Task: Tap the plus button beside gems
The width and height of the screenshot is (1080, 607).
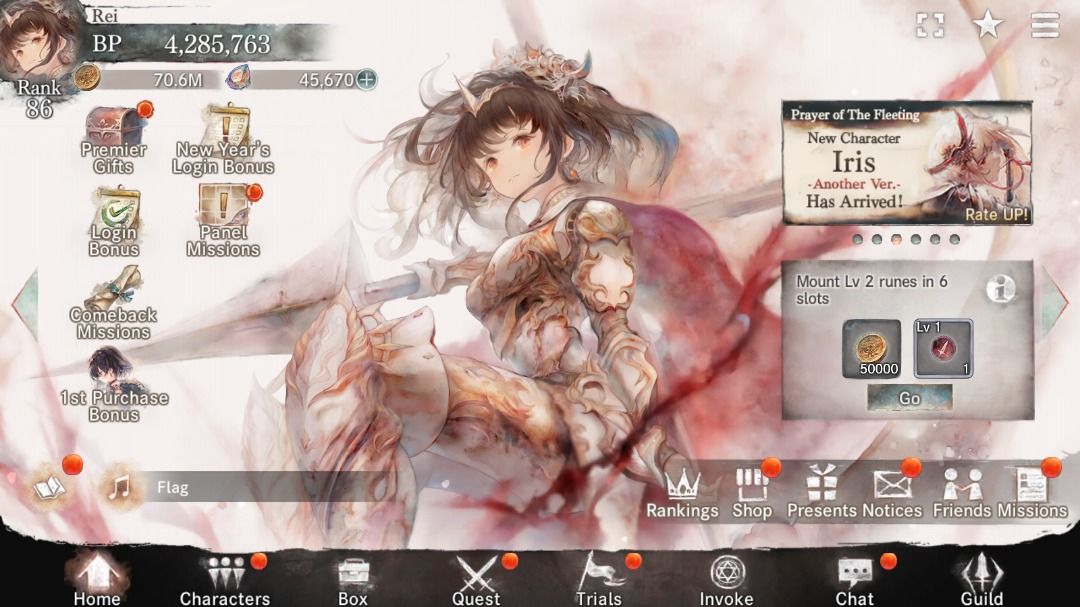Action: pyautogui.click(x=367, y=80)
